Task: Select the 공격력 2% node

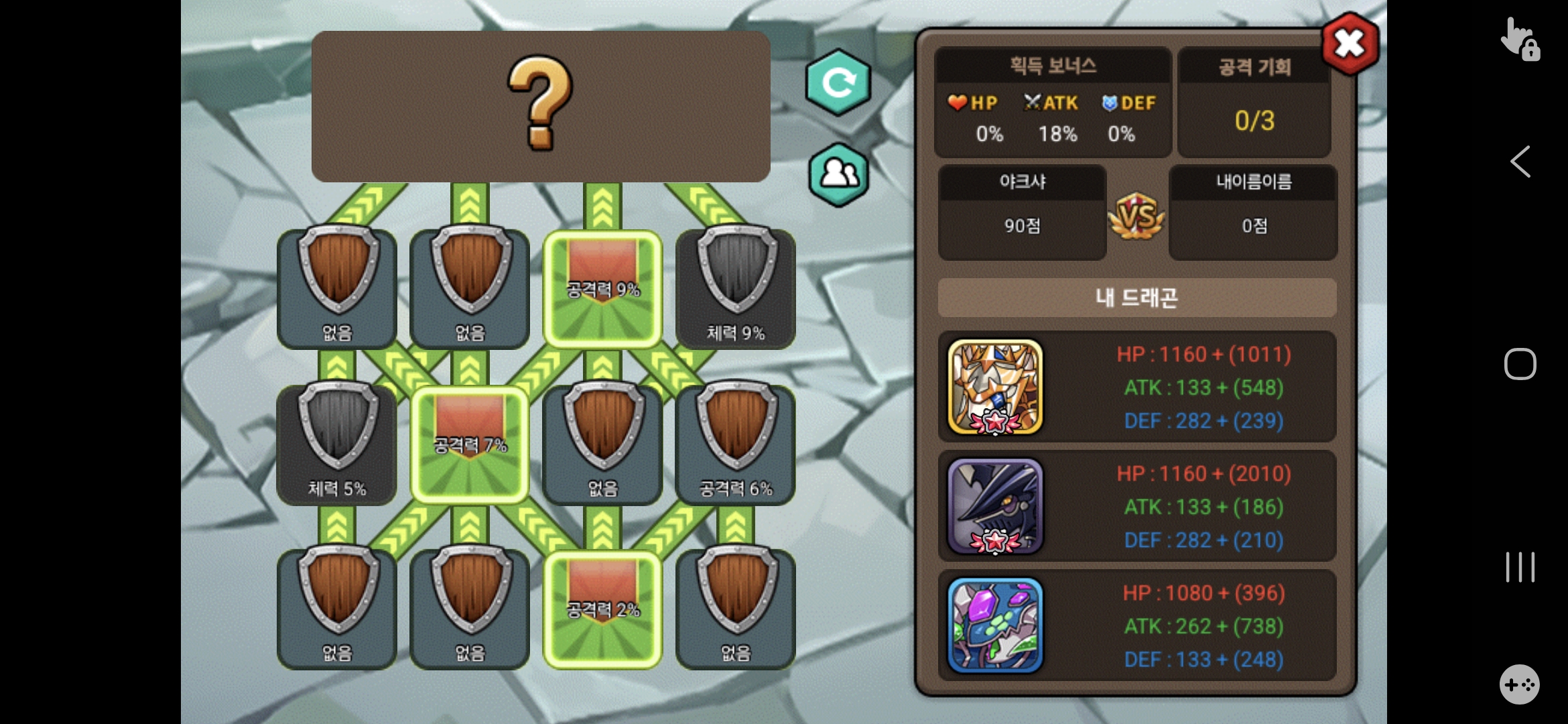Action: point(602,609)
